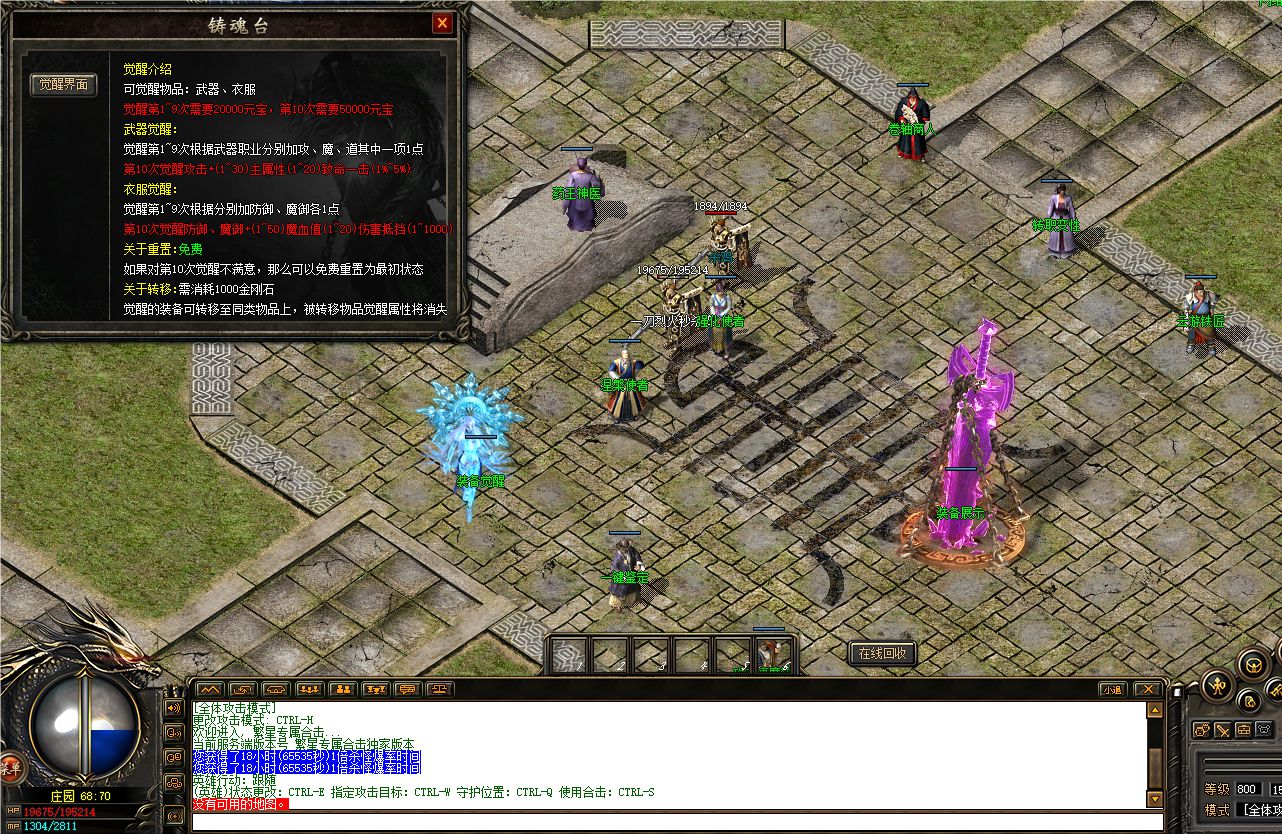Viewport: 1282px width, 834px height.
Task: Click the 在线回收 online recycle button
Action: [x=883, y=654]
